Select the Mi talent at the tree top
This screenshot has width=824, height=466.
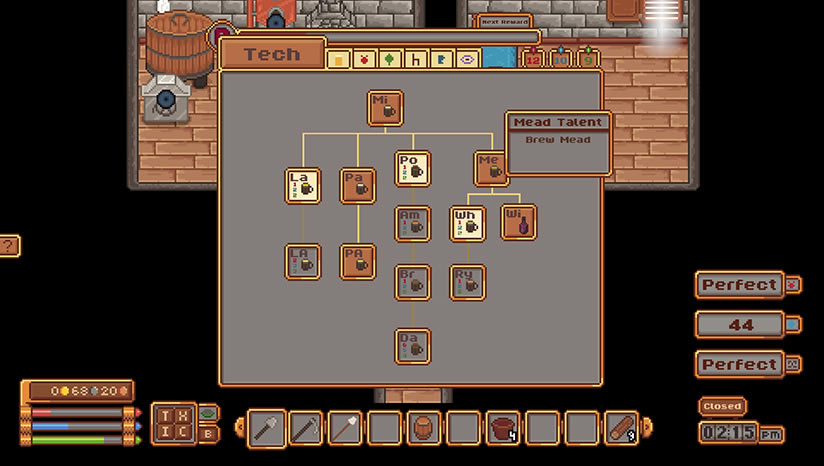[x=385, y=108]
